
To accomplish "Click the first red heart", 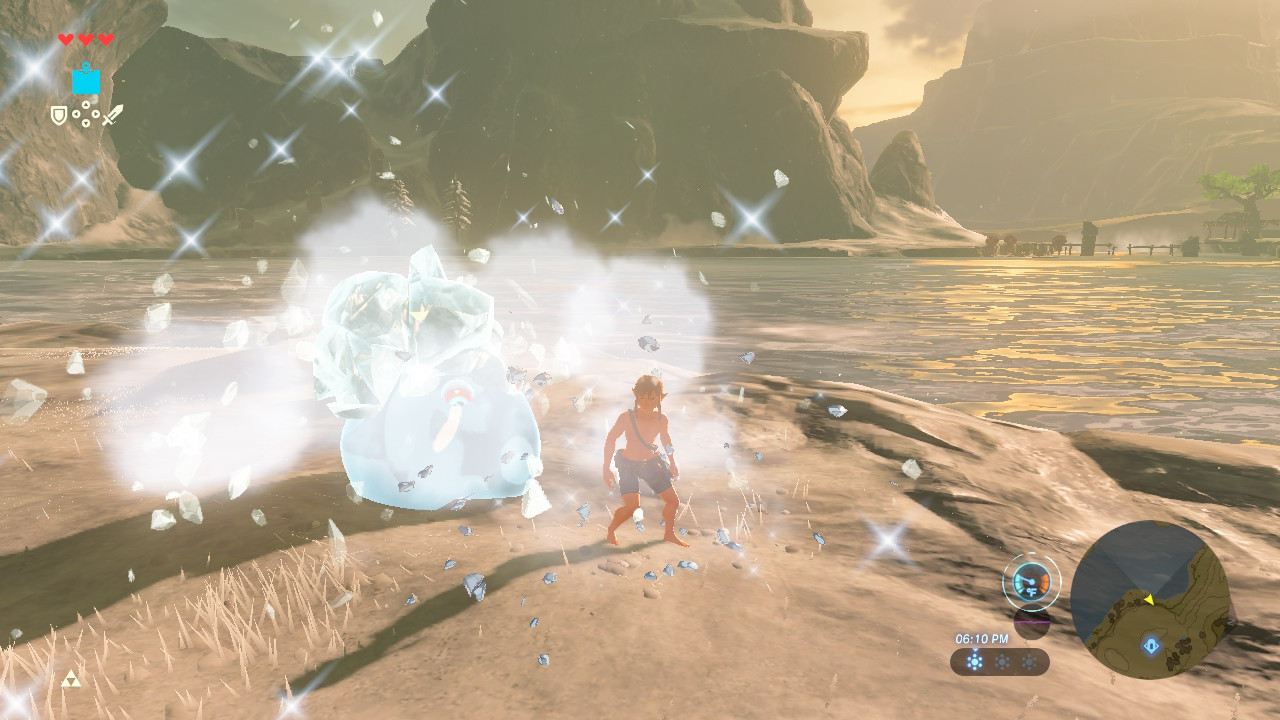I will pyautogui.click(x=66, y=39).
